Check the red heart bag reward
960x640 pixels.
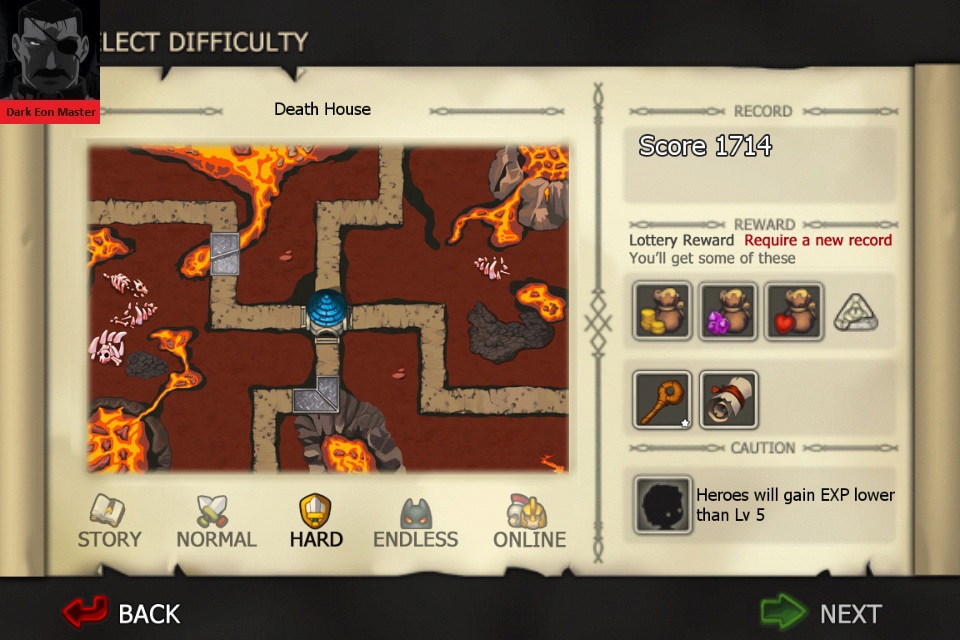pyautogui.click(x=794, y=310)
